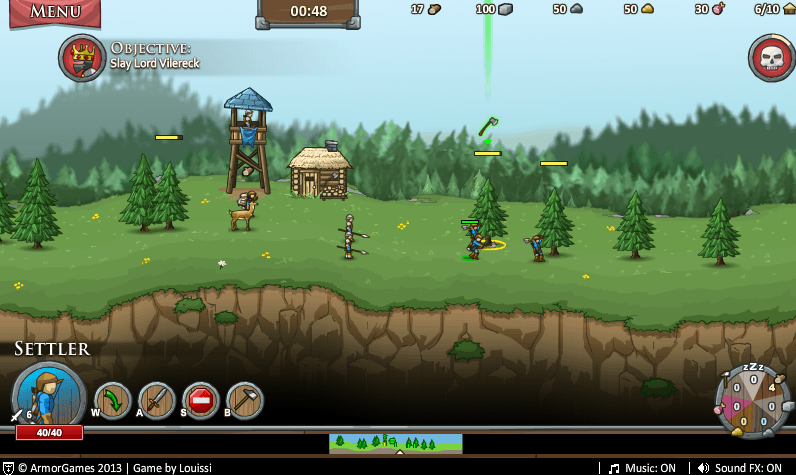Select the highlighted settler unit
The image size is (796, 475).
[473, 241]
